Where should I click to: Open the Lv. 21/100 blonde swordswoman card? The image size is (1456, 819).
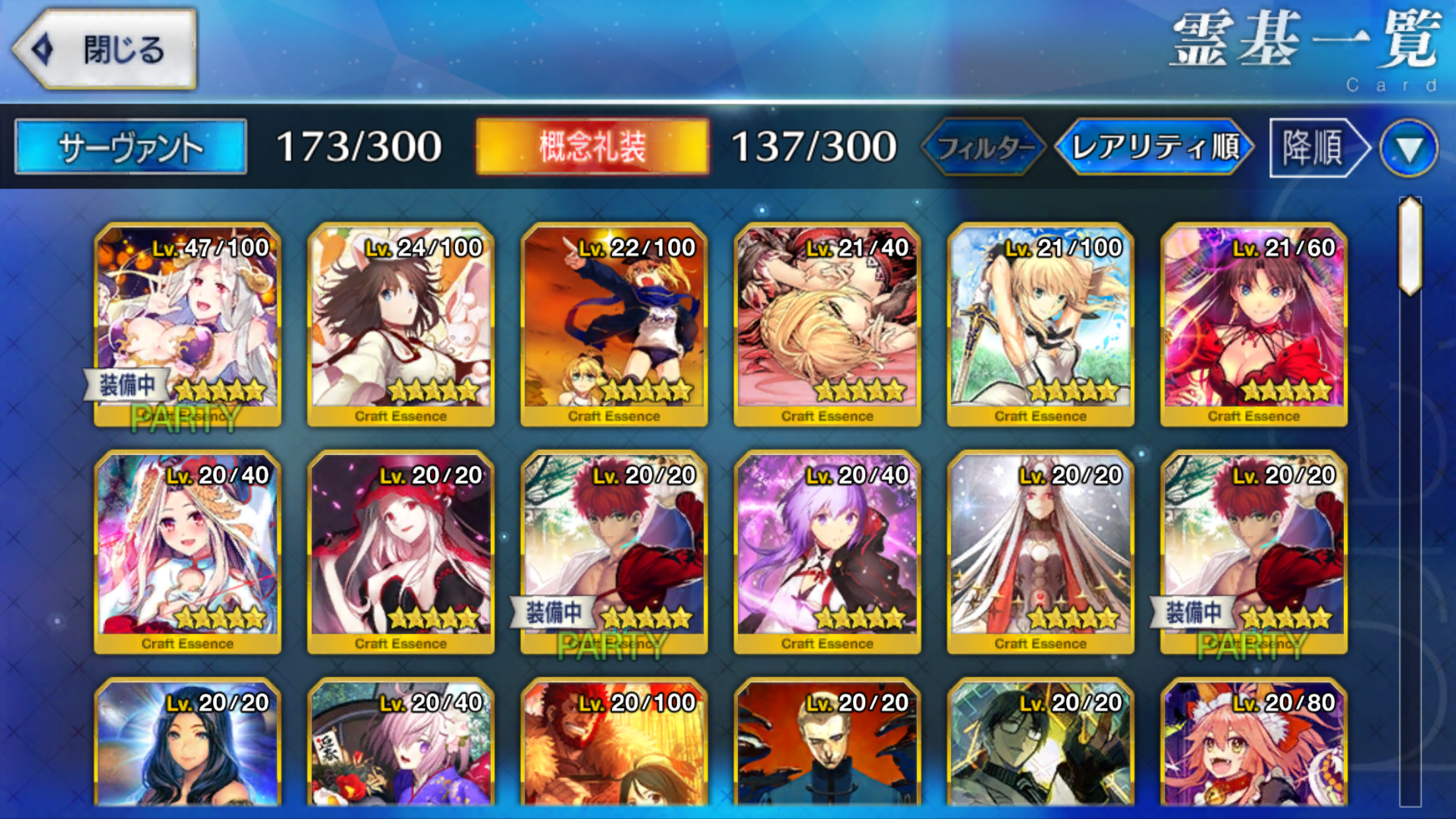pos(1041,324)
